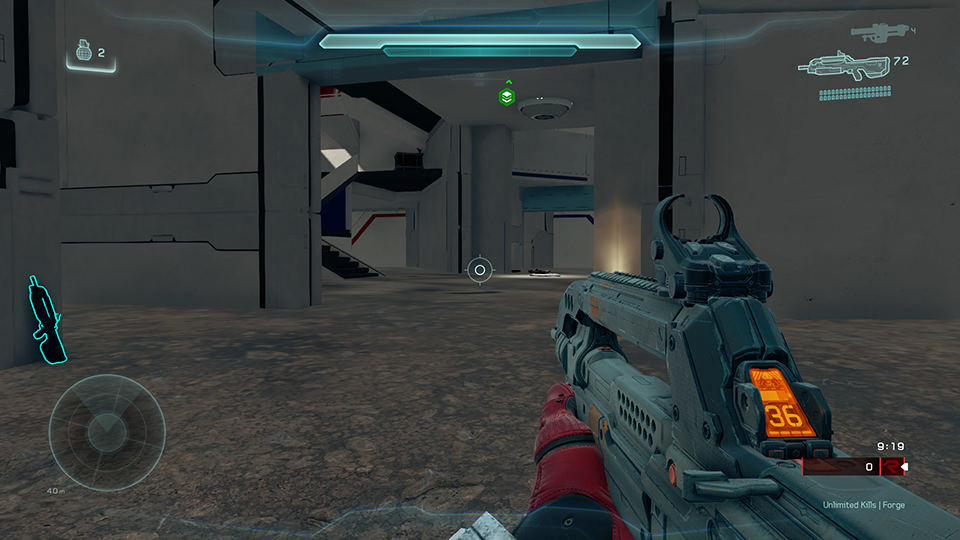Click the red team score emblem
This screenshot has width=960, height=540.
coord(891,467)
